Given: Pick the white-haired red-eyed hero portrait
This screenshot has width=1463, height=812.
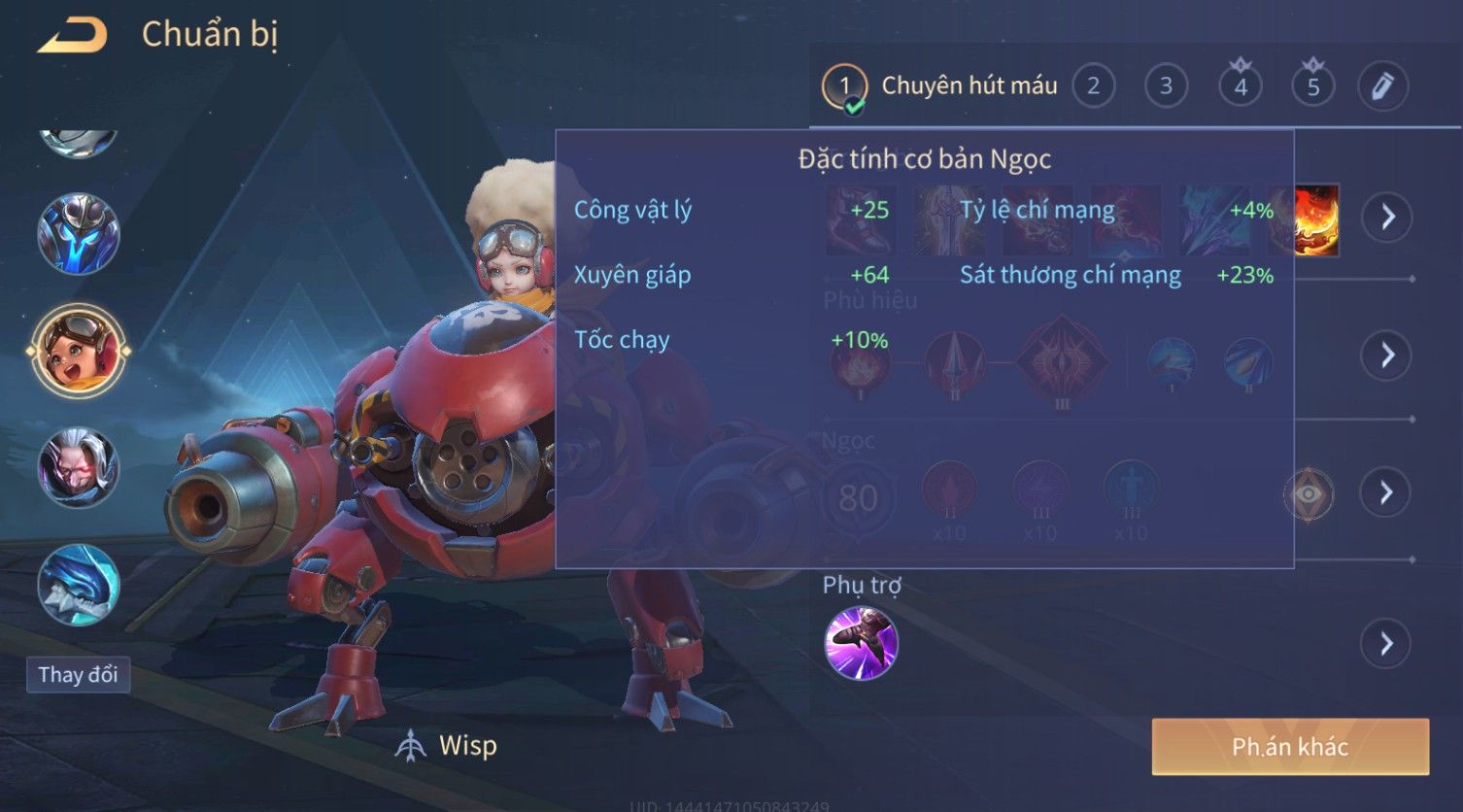Looking at the screenshot, I should coord(78,468).
